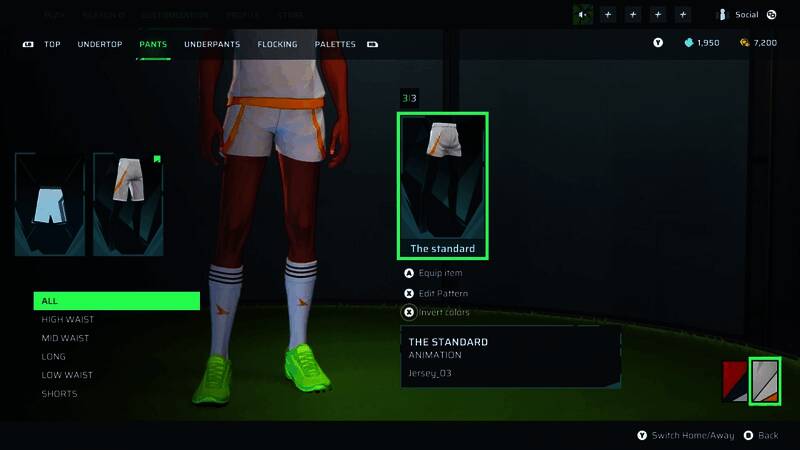The height and width of the screenshot is (450, 800).
Task: Invert colors of the selected shorts
Action: pyautogui.click(x=442, y=312)
